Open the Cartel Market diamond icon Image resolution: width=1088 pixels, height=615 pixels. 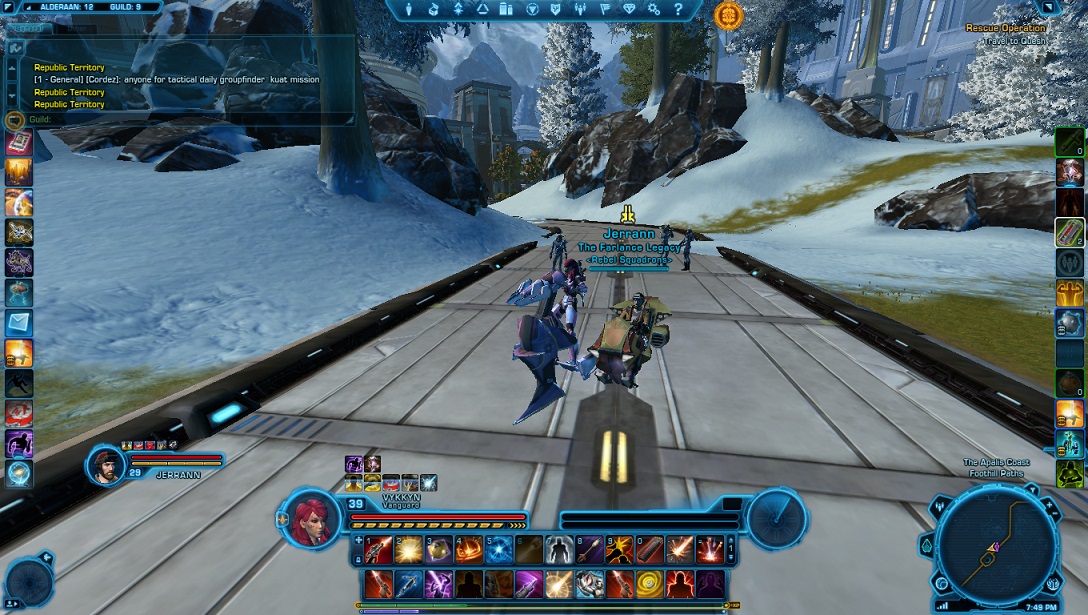[629, 9]
